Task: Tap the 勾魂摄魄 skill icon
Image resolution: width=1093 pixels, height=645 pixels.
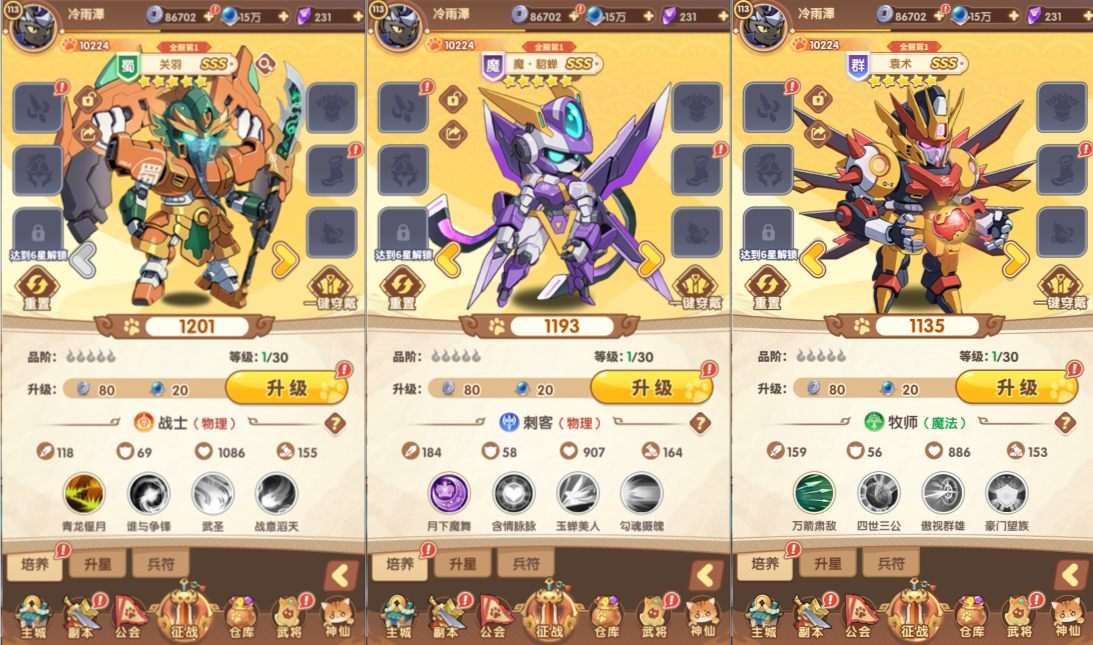Action: pos(641,493)
